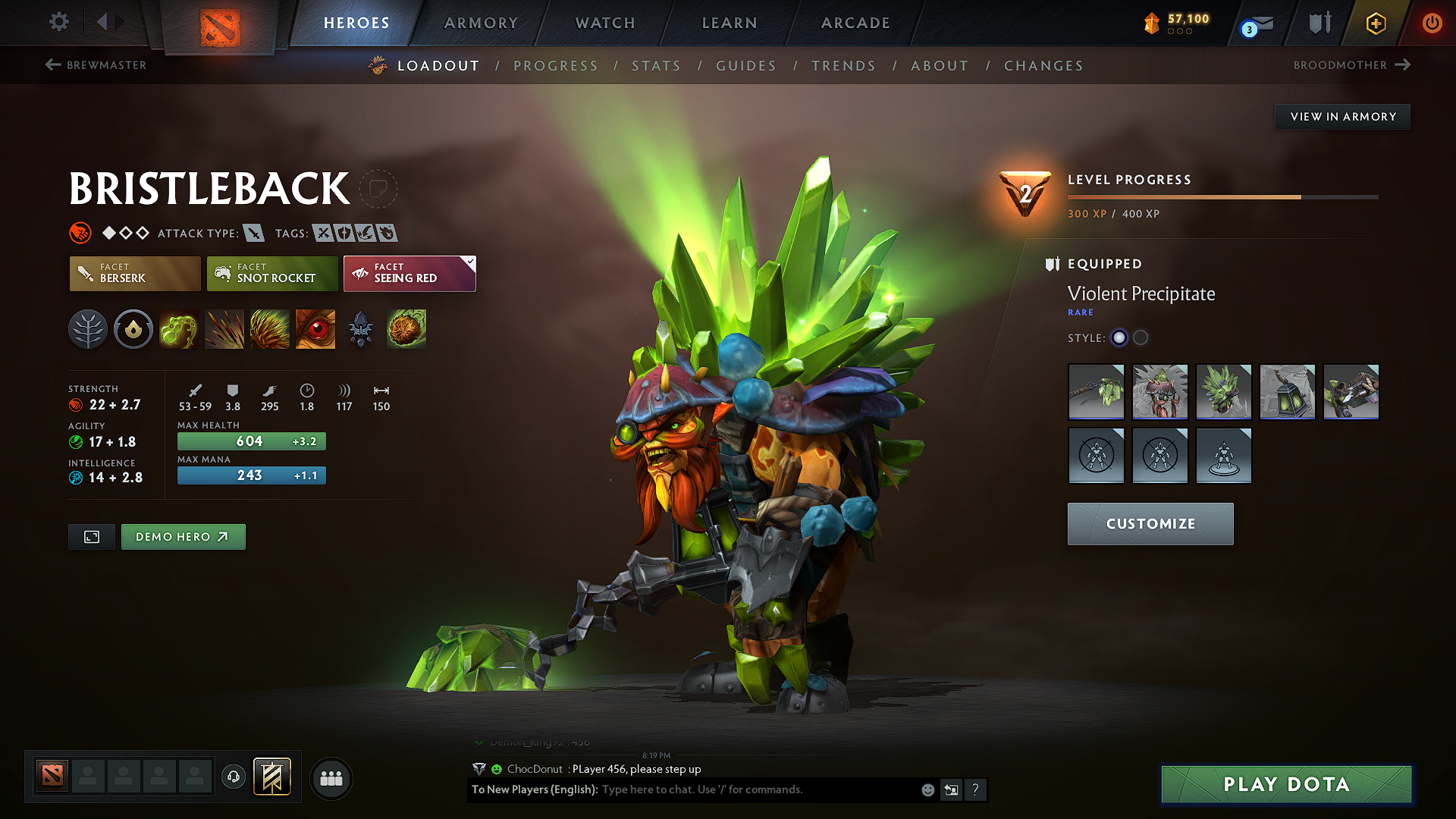
Task: Enable the Snot Rocket facet
Action: pos(271,274)
